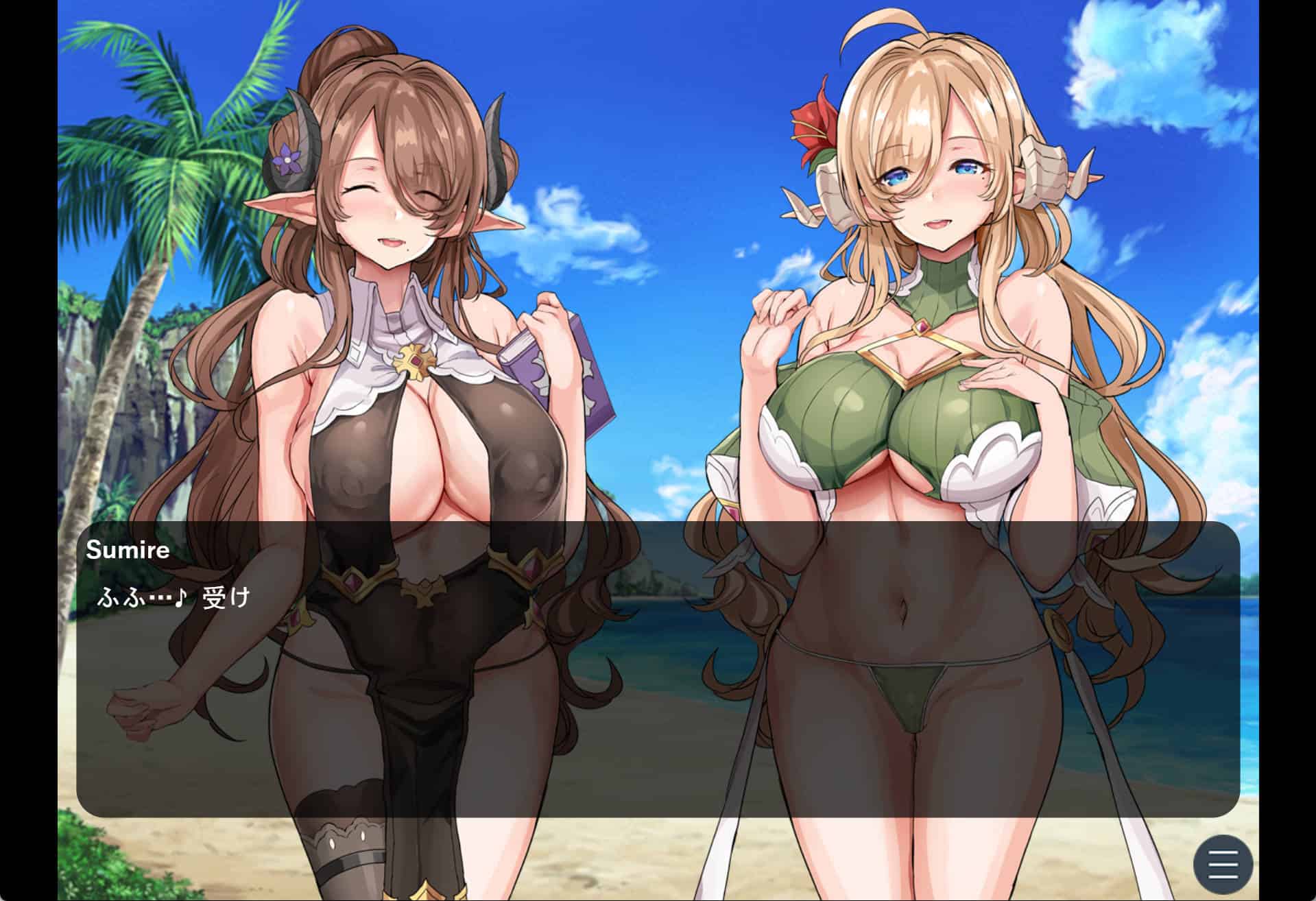Screen dimensions: 1316x901
Task: Open the hamburger menu button
Action: click(x=1223, y=865)
